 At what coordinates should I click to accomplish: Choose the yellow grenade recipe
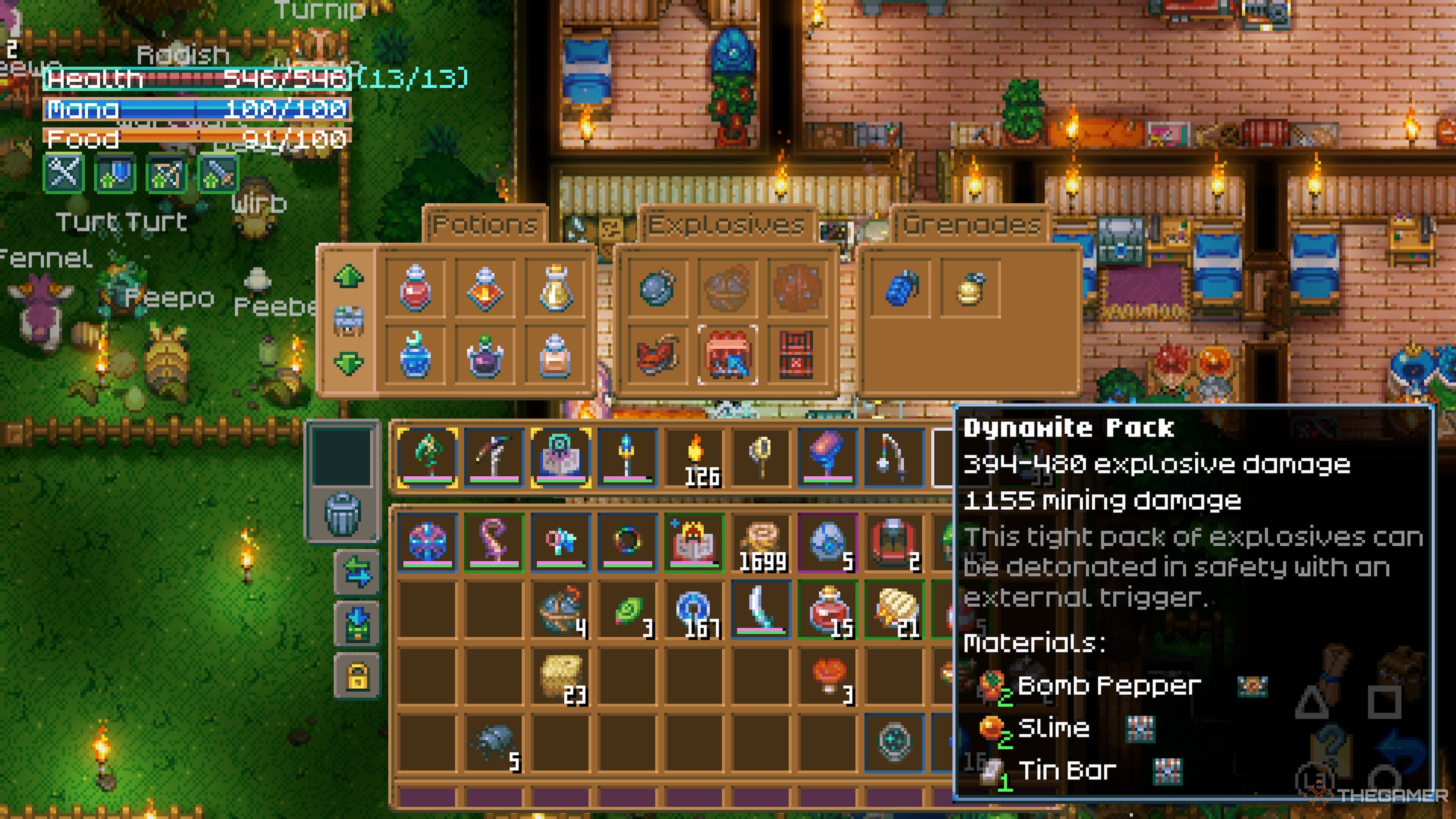click(x=971, y=288)
